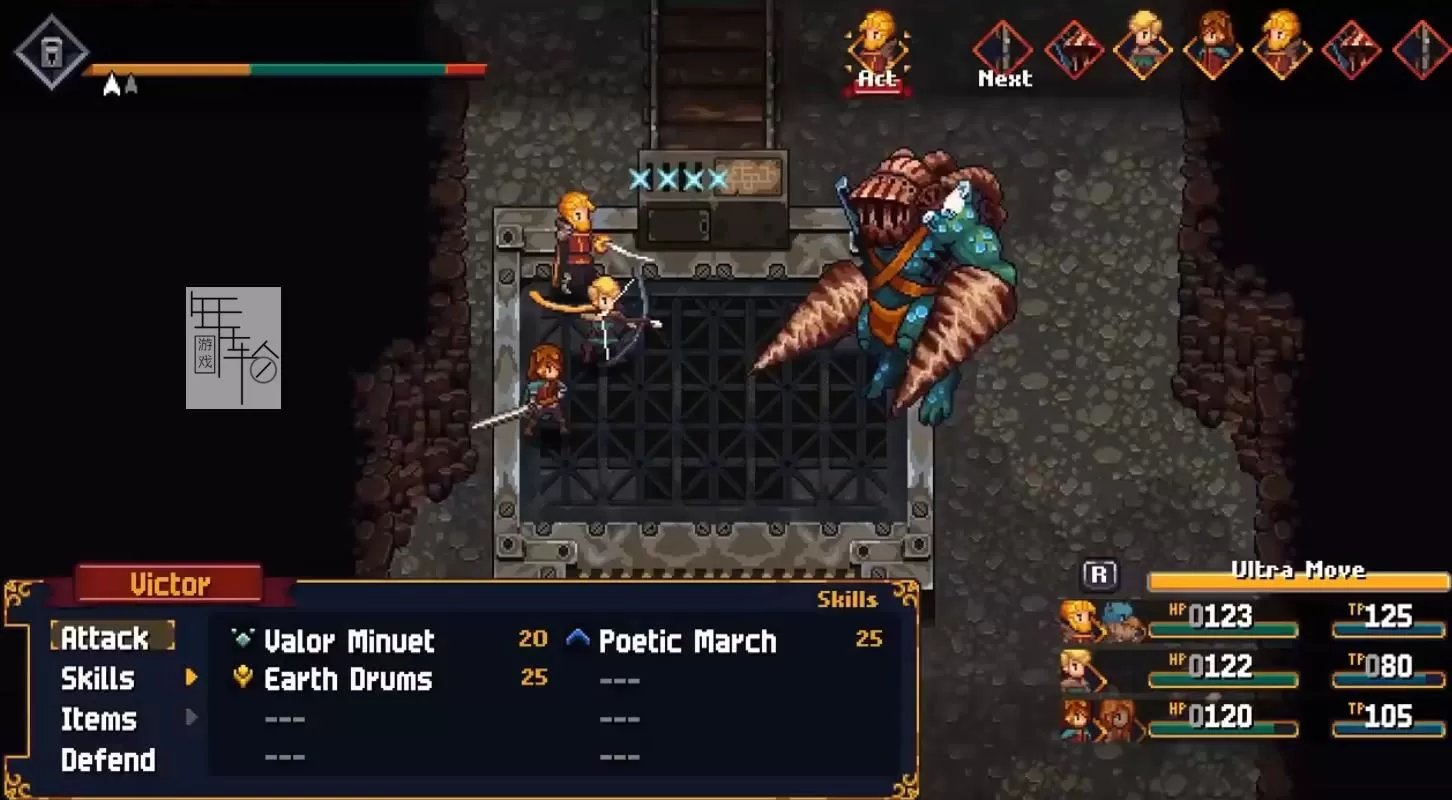Click the Act turn portrait
The height and width of the screenshot is (800, 1452).
[x=877, y=48]
